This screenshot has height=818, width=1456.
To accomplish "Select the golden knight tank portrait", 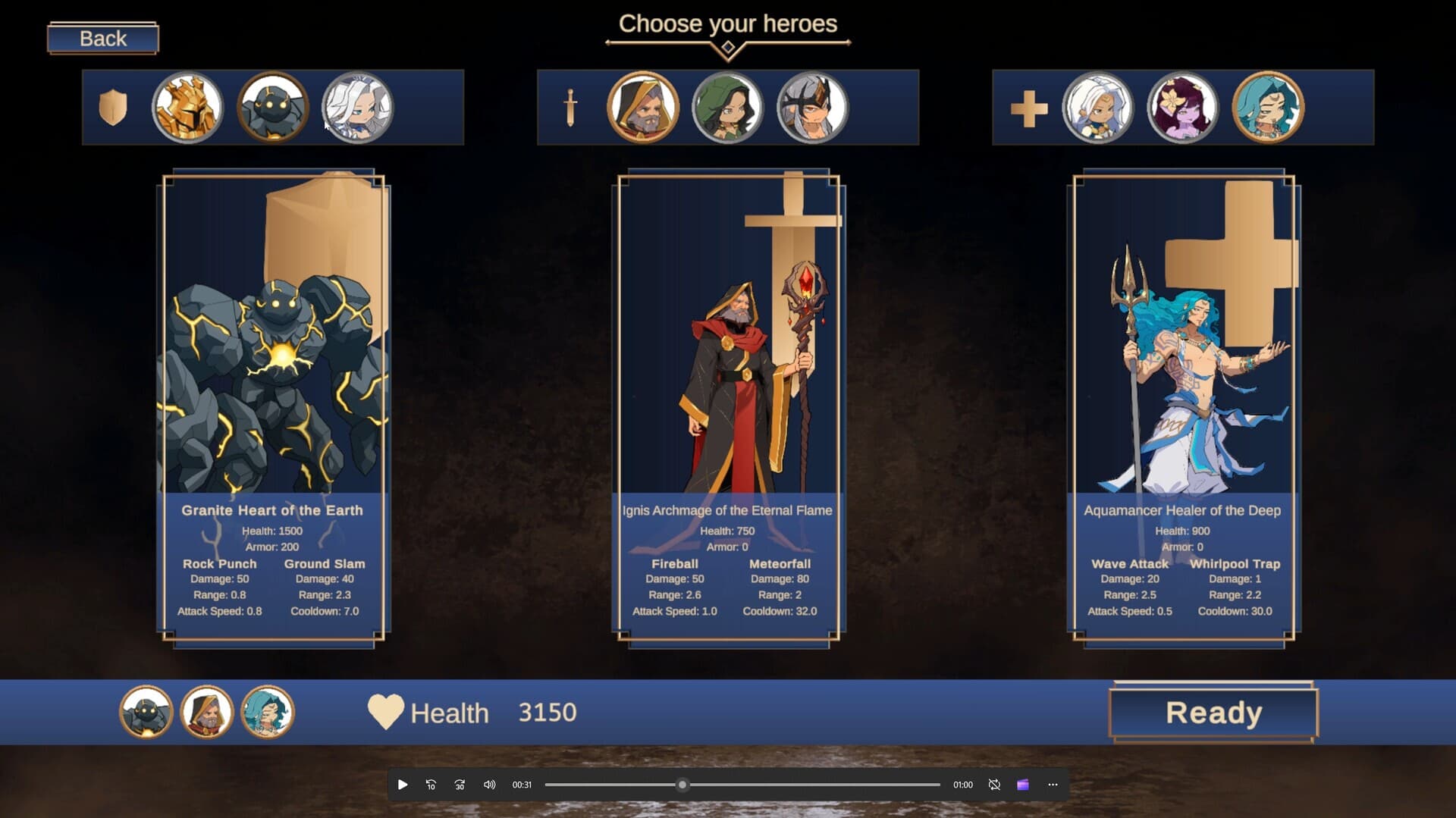I will tap(187, 107).
